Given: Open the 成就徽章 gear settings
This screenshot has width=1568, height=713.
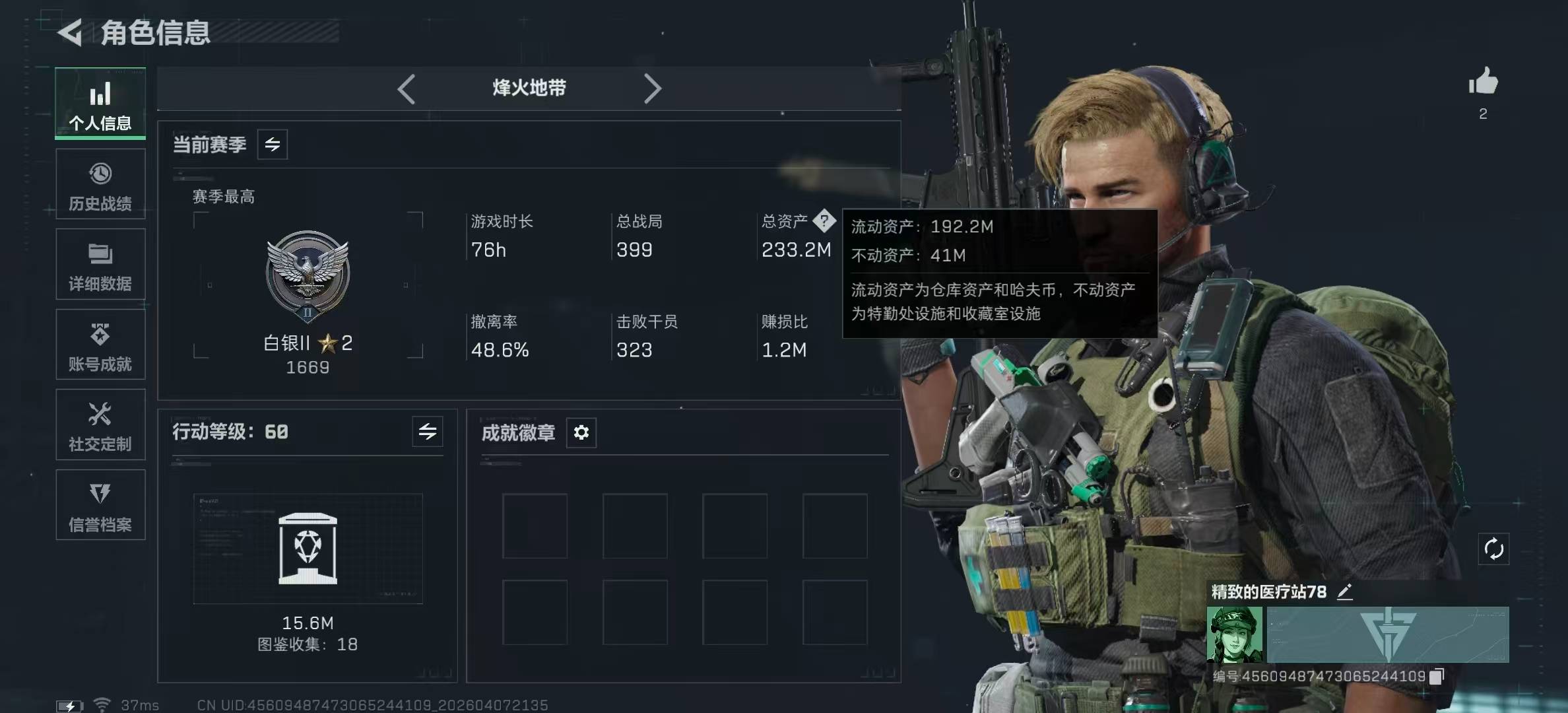Looking at the screenshot, I should (x=581, y=432).
